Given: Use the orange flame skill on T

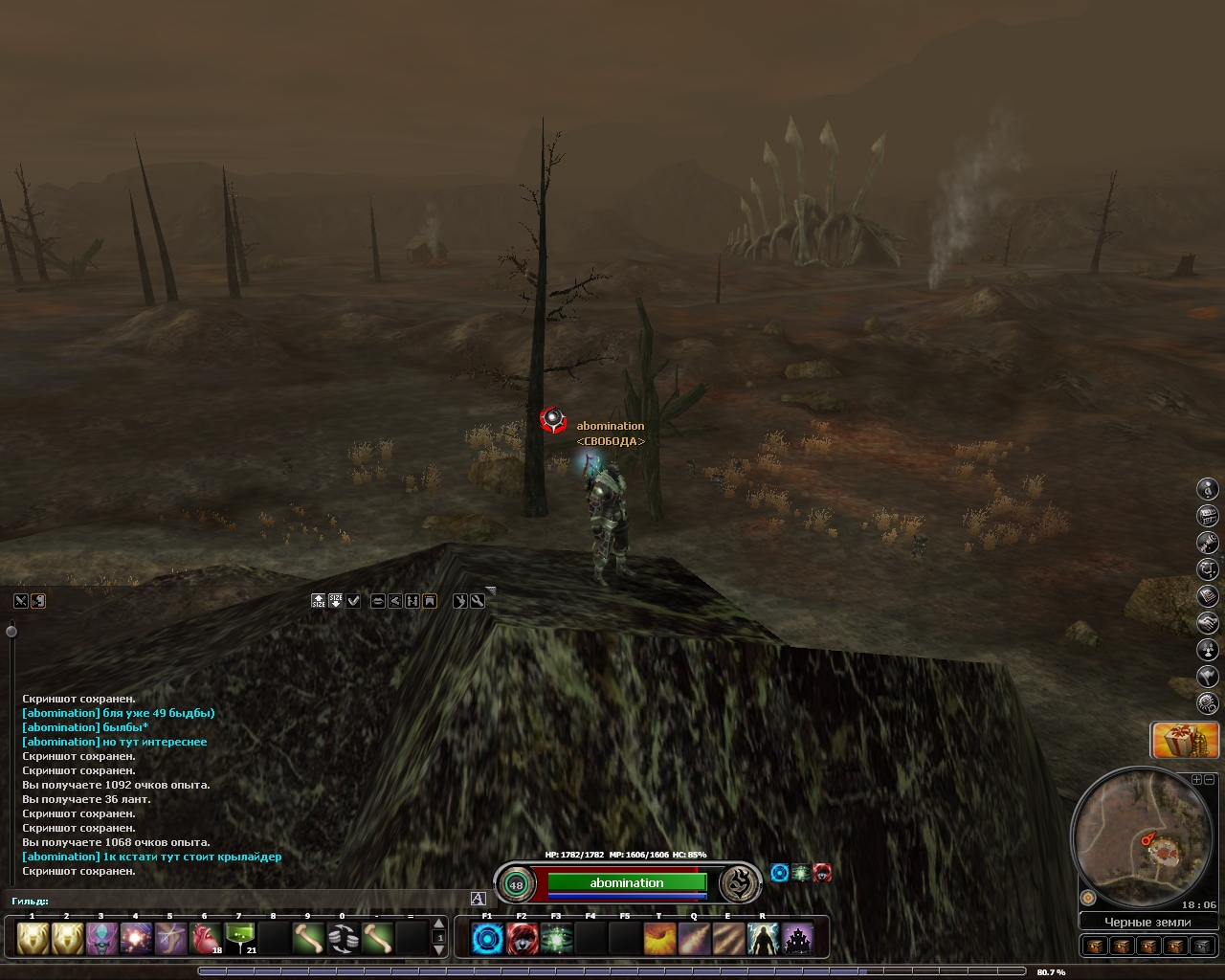Looking at the screenshot, I should click(659, 938).
